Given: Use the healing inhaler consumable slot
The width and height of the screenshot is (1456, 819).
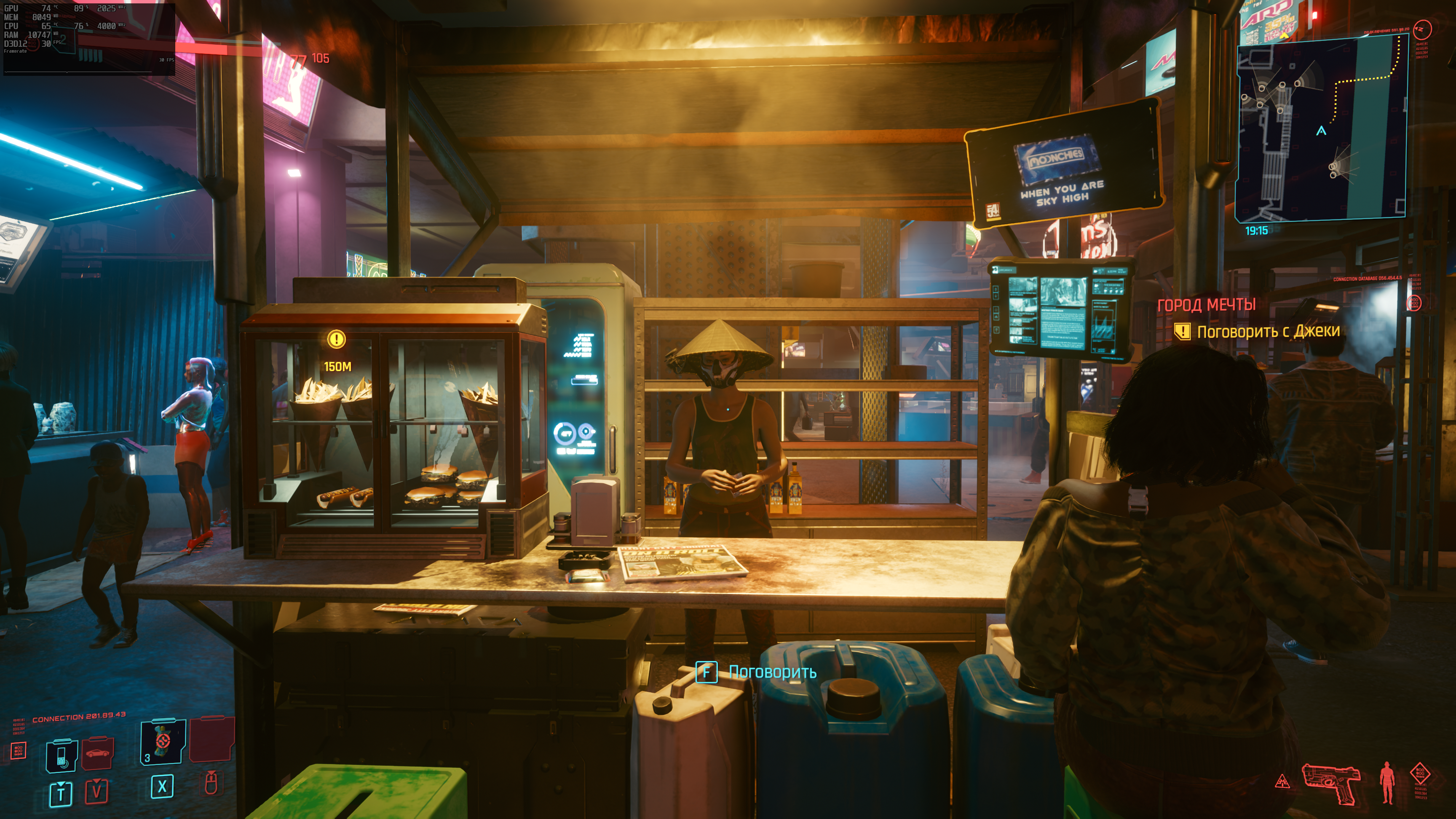Looking at the screenshot, I should click(163, 741).
